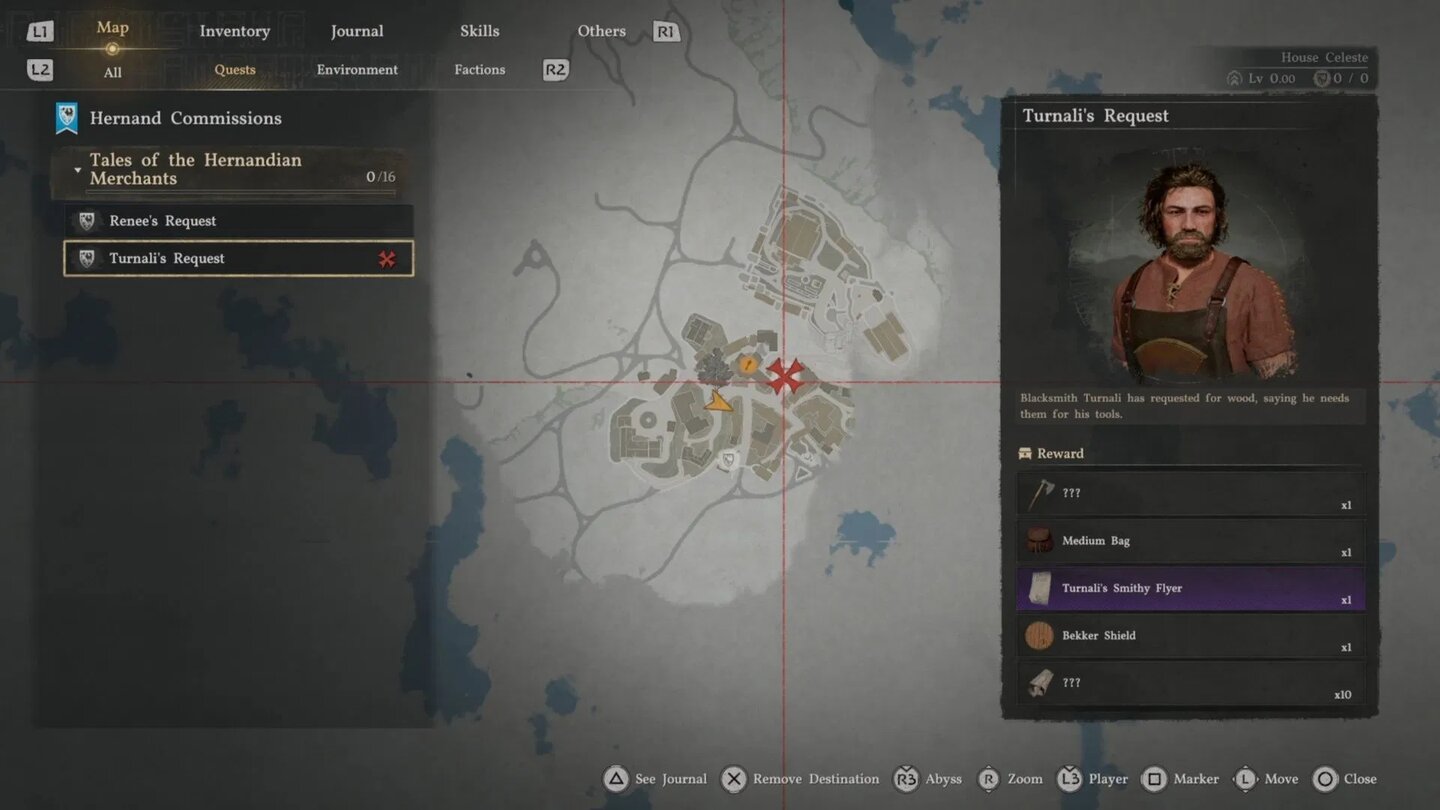Click the red X quest marker on map
The image size is (1440, 810).
coord(785,376)
